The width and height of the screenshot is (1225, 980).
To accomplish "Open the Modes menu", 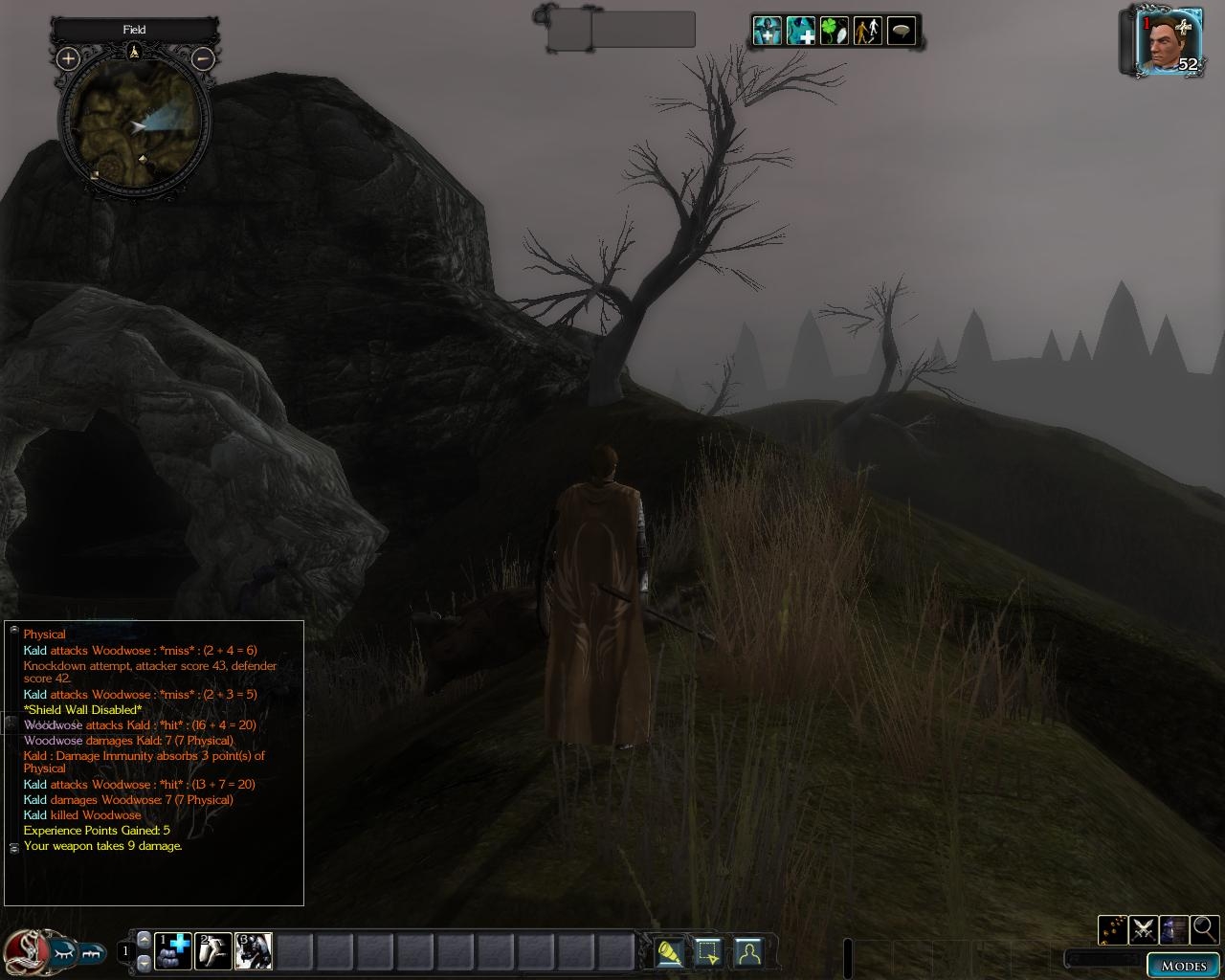I will [1183, 965].
